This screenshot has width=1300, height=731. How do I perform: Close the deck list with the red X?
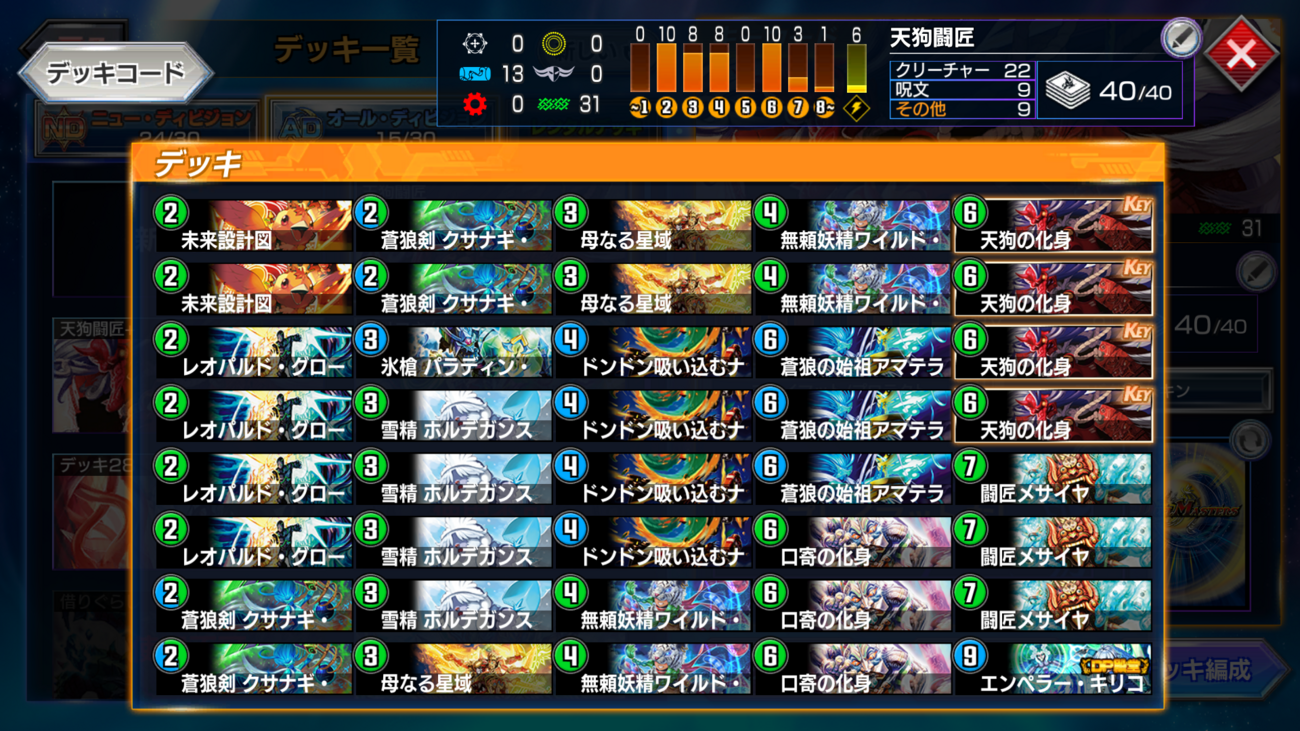(1241, 54)
